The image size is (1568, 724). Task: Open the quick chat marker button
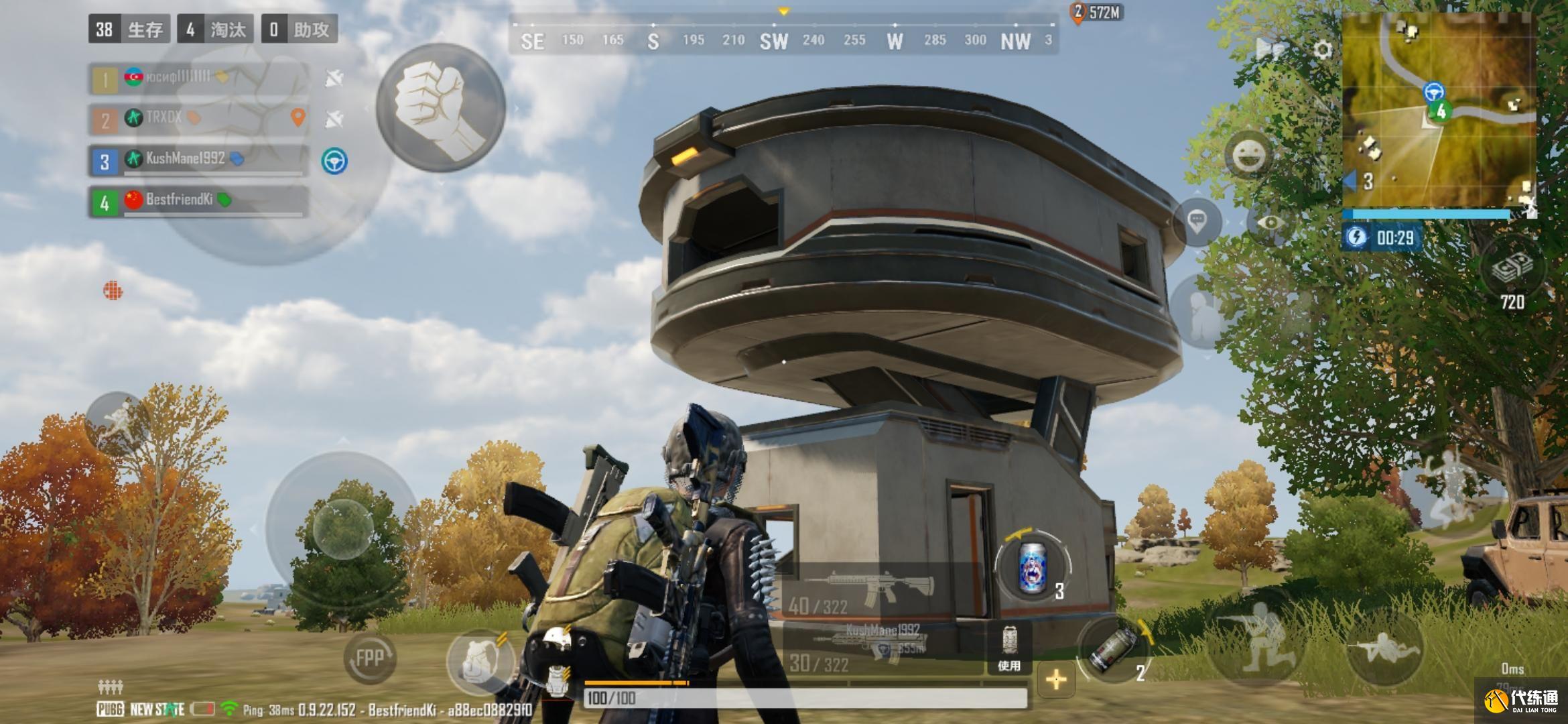click(x=1197, y=221)
